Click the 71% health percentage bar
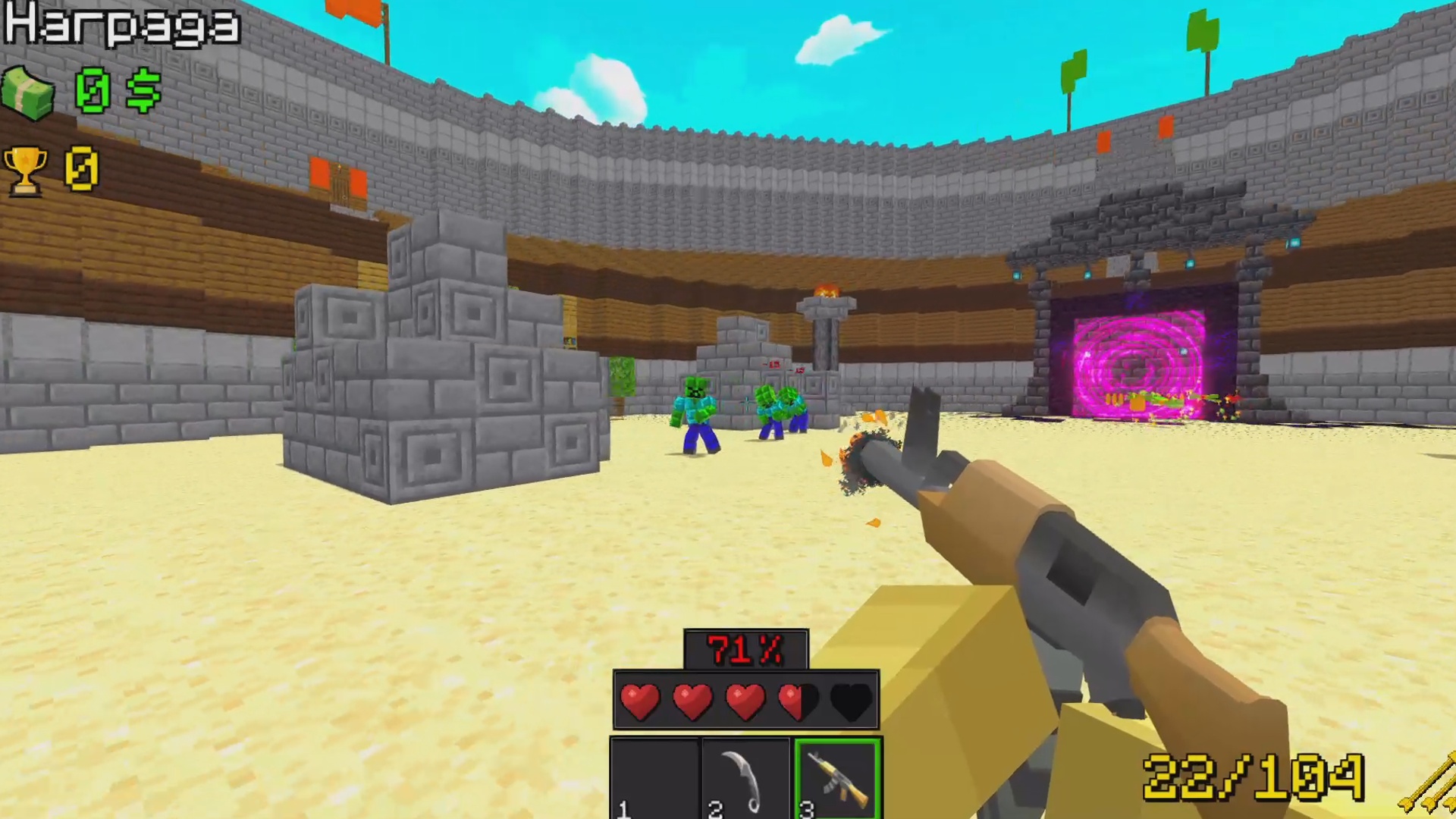Screen dimensions: 1456x819 pos(745,648)
